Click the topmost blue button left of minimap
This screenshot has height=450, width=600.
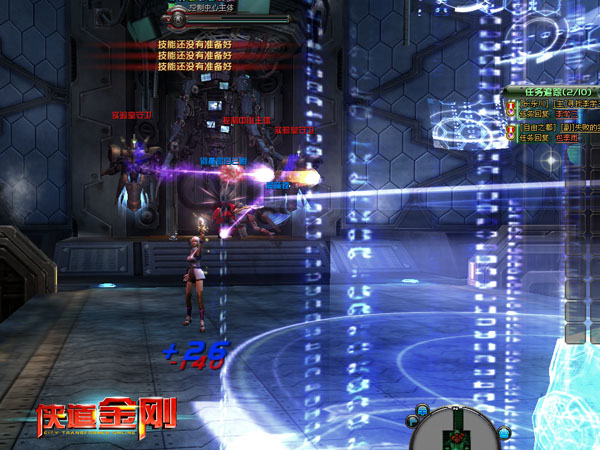424,409
